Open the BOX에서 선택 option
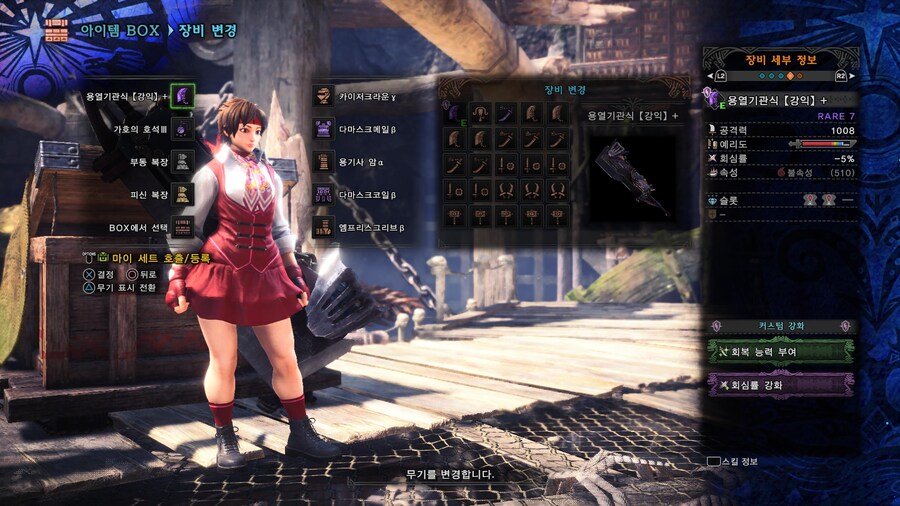 tap(182, 227)
